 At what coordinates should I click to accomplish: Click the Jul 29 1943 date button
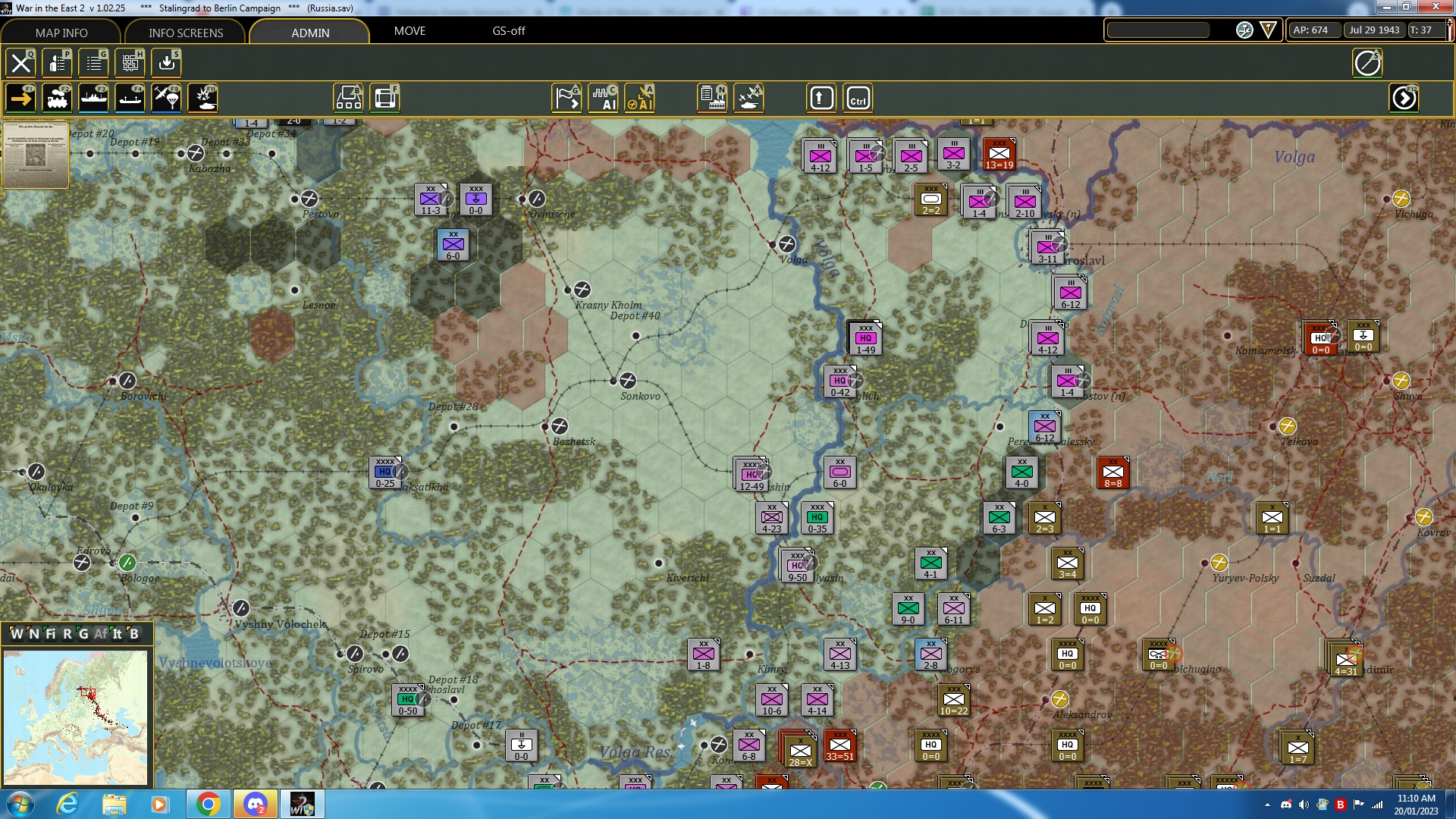[x=1375, y=30]
